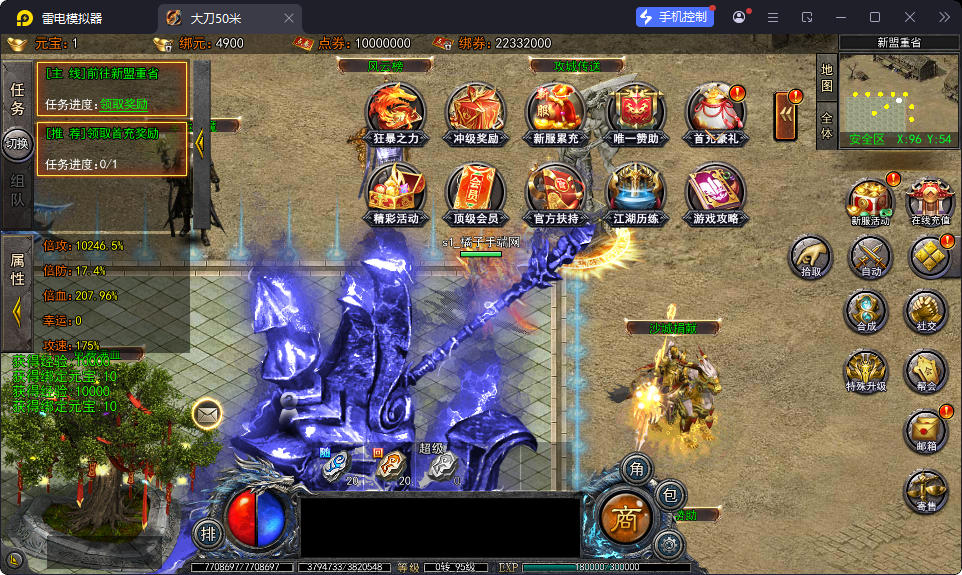Open the 游戏攻略 game guide
Viewport: 962px width, 575px height.
716,193
